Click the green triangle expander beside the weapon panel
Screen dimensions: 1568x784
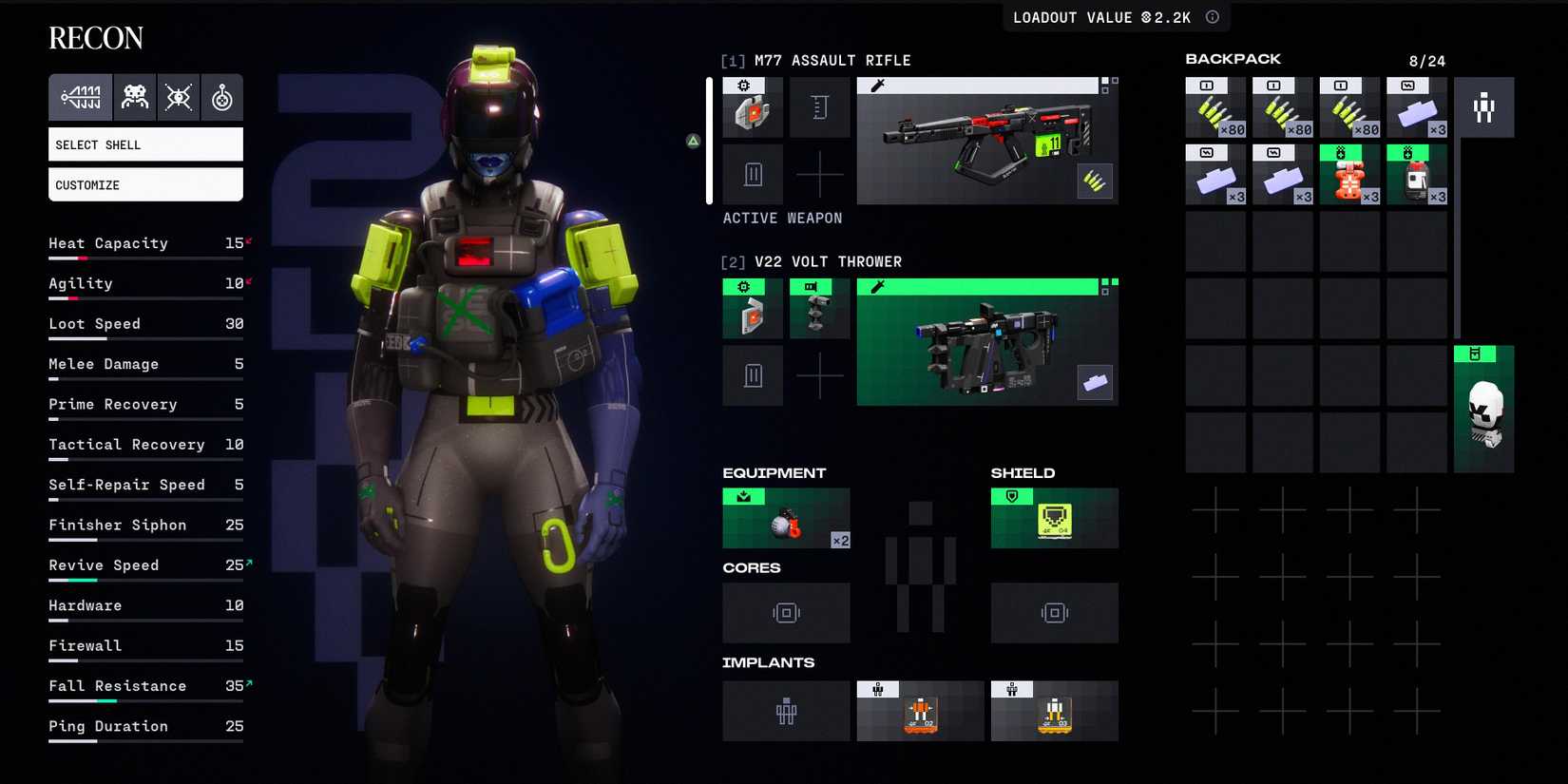point(693,140)
